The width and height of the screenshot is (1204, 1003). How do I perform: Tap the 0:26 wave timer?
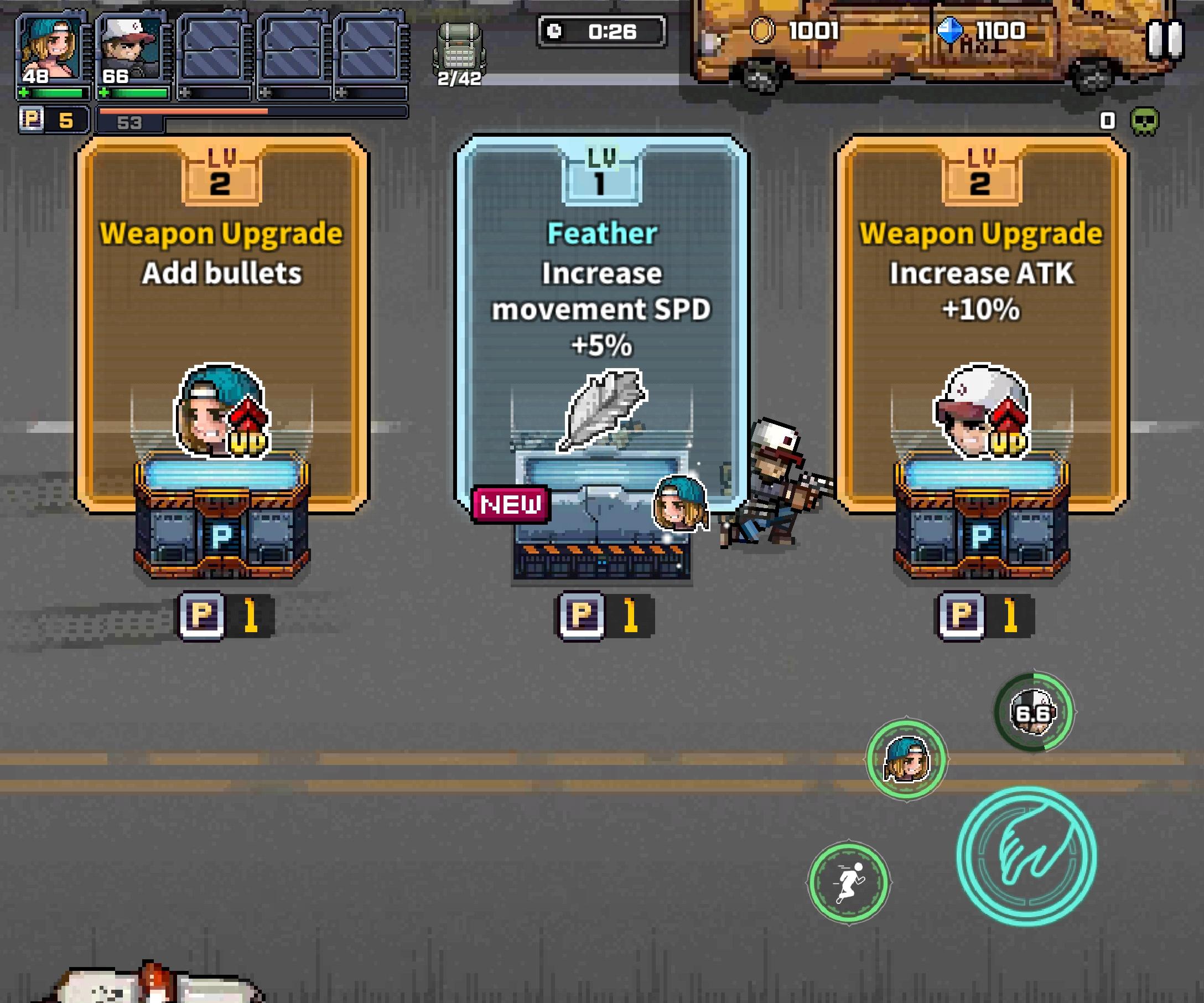(601, 33)
